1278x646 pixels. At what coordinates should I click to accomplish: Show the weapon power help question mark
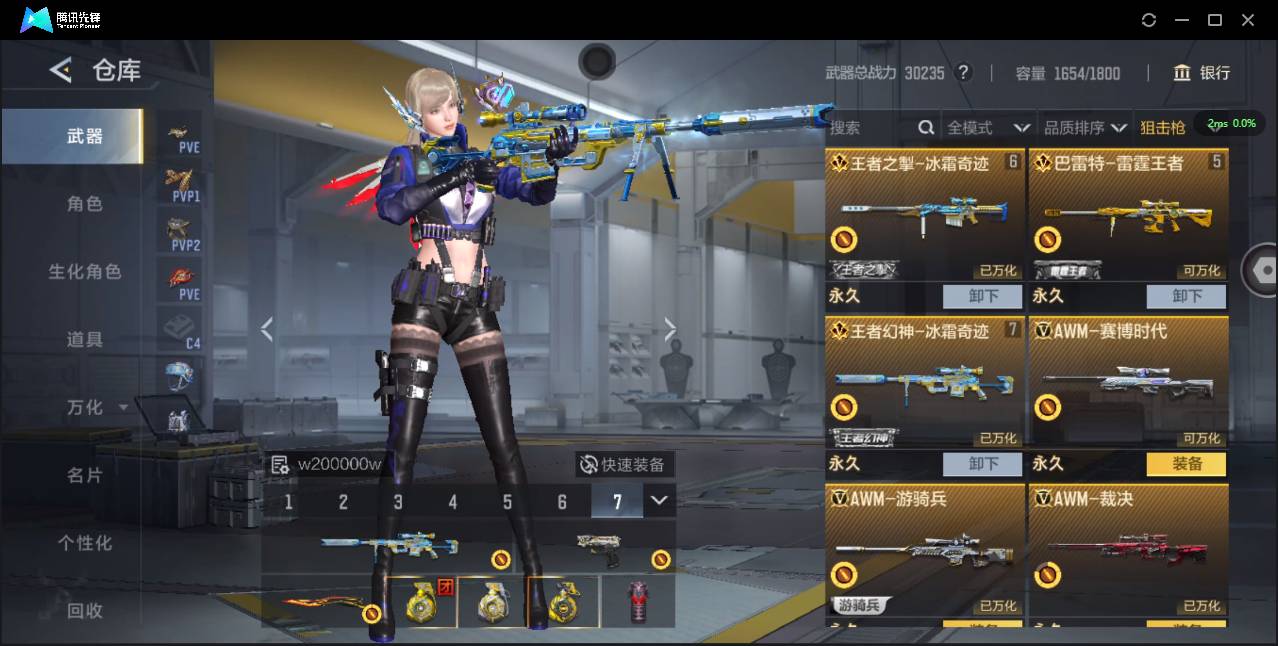click(x=963, y=73)
